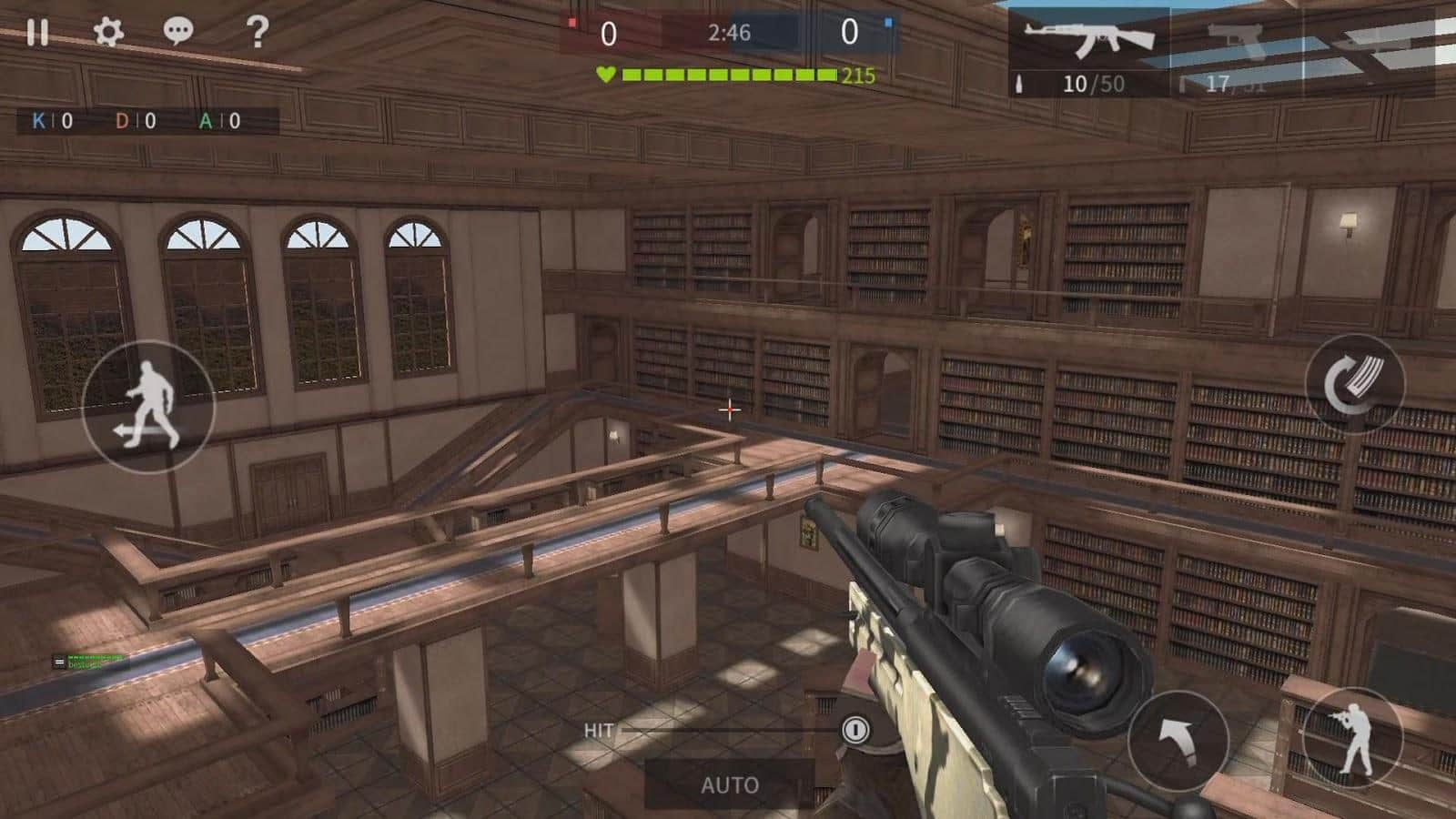Viewport: 1456px width, 819px height.
Task: Reload with the magazine button
Action: coord(1355,384)
